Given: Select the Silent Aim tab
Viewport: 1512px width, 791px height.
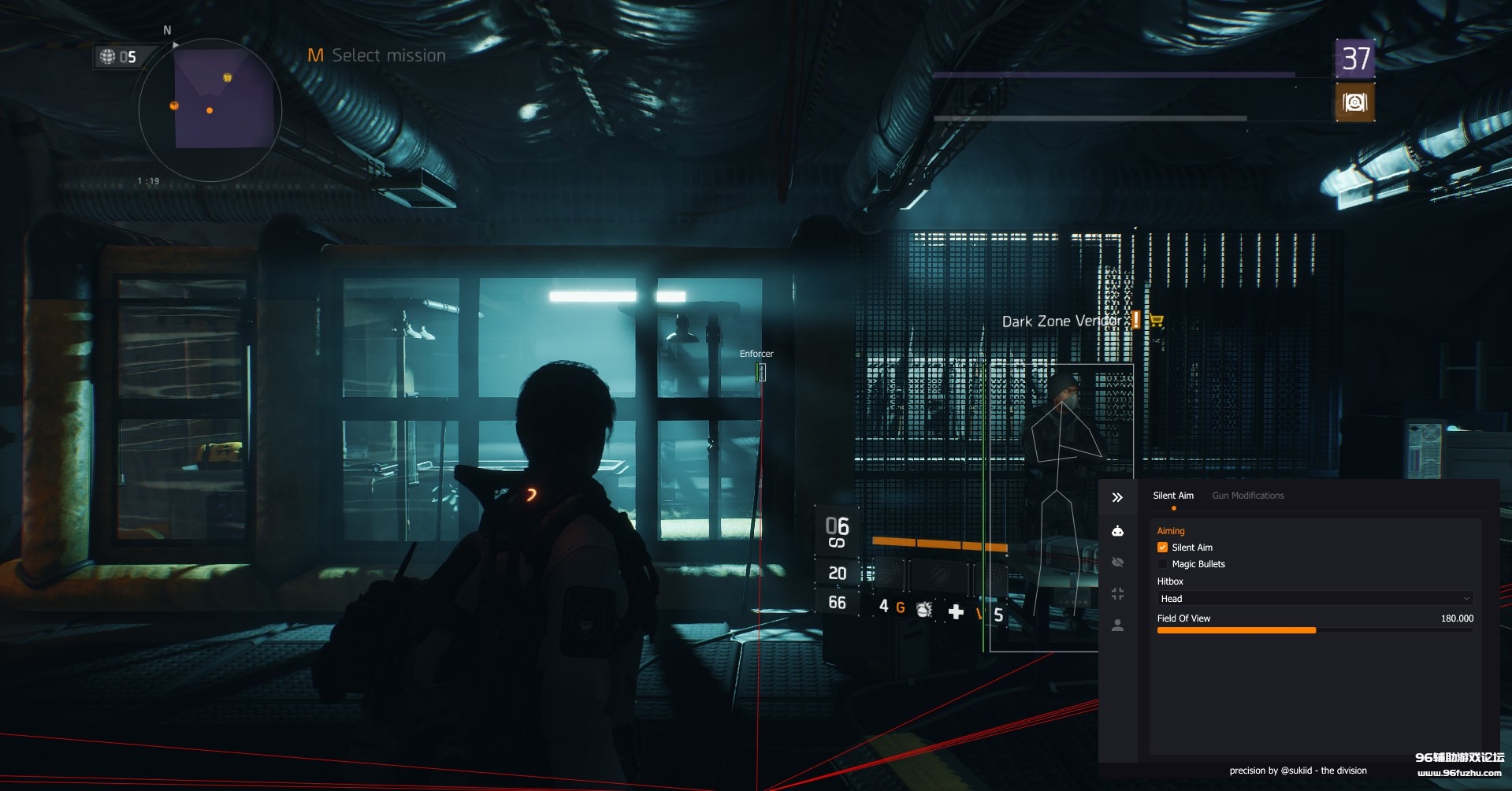Looking at the screenshot, I should (x=1172, y=495).
